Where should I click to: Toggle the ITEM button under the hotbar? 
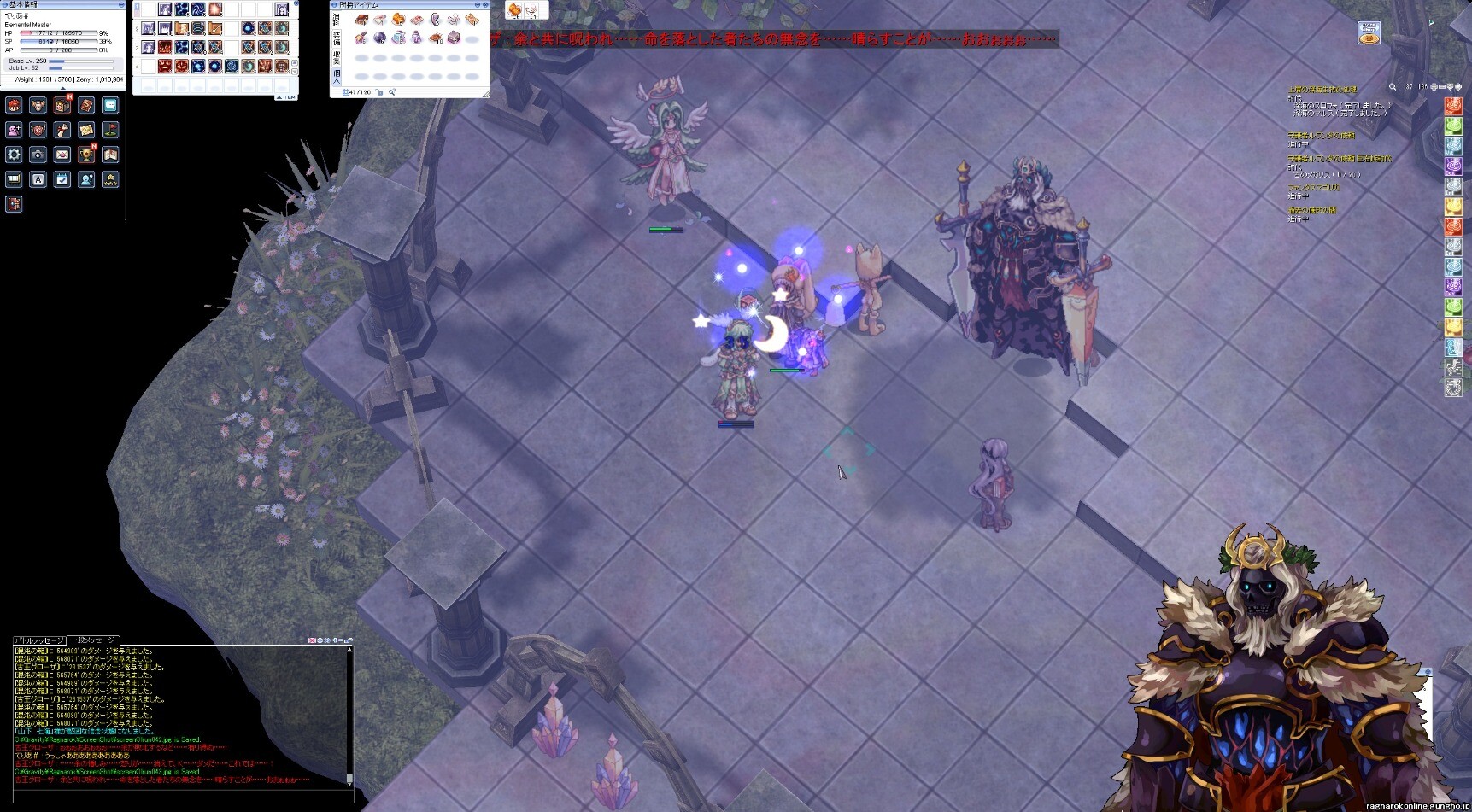pos(286,97)
